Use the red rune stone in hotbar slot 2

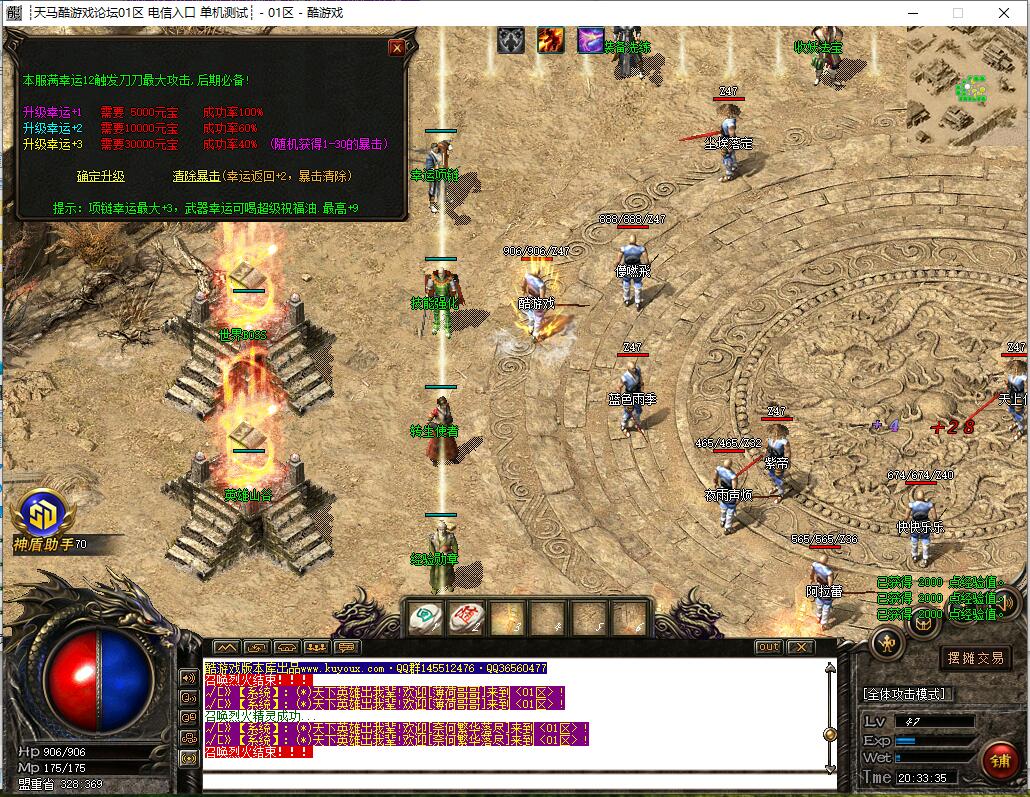click(x=466, y=619)
